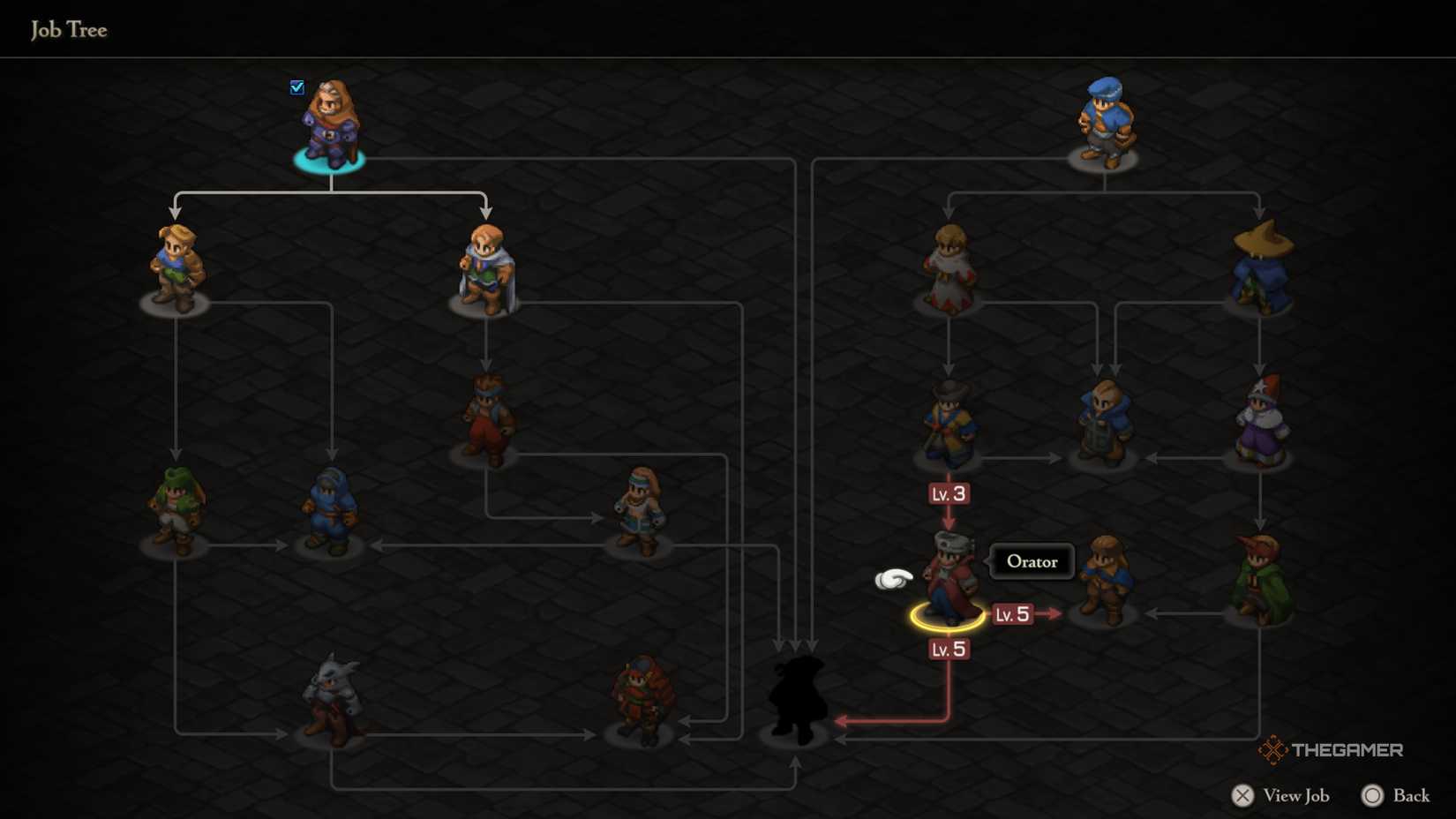Select the White Mage in the white robe

point(949,265)
